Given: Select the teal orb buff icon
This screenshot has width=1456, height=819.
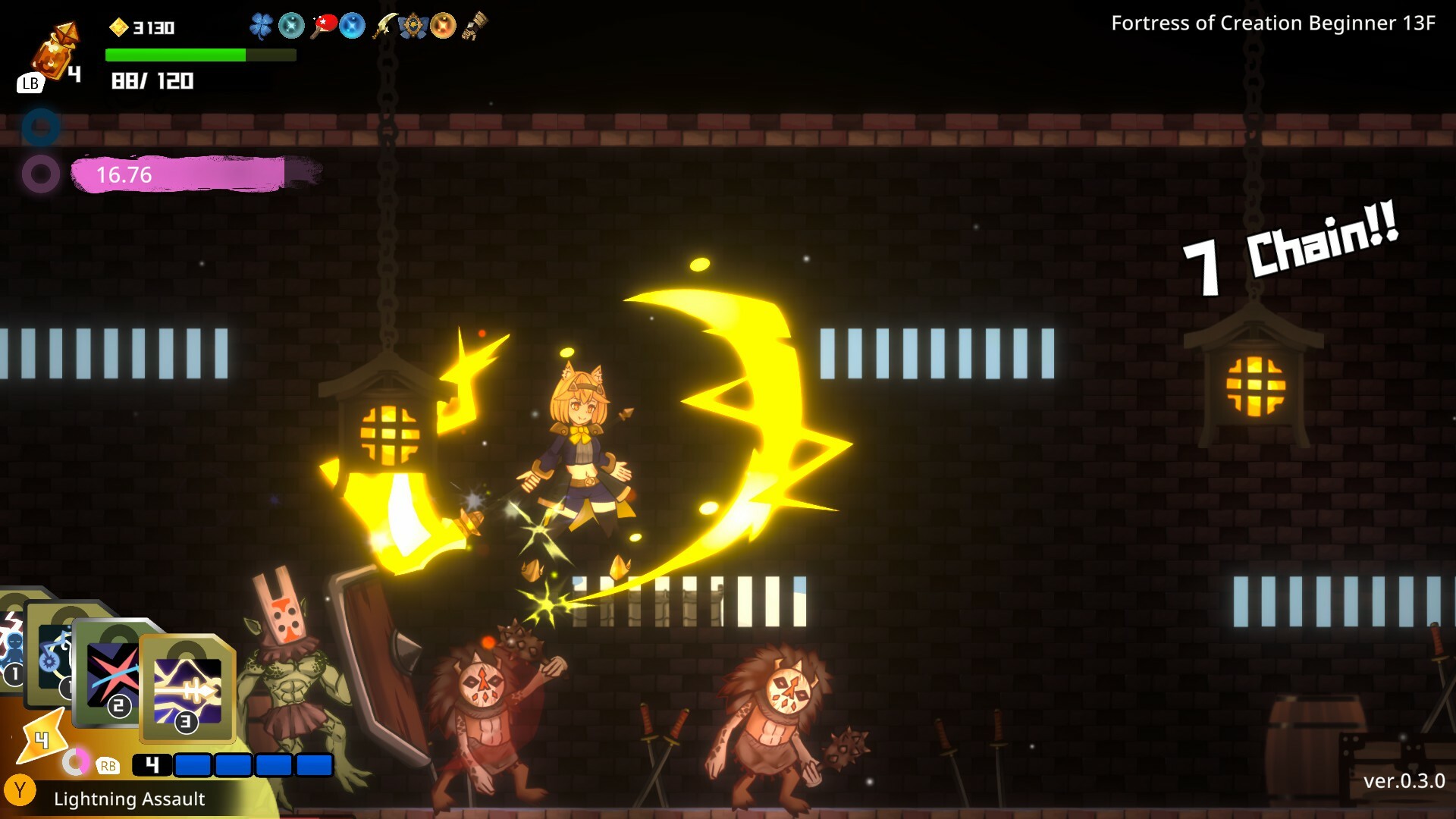Looking at the screenshot, I should click(292, 25).
